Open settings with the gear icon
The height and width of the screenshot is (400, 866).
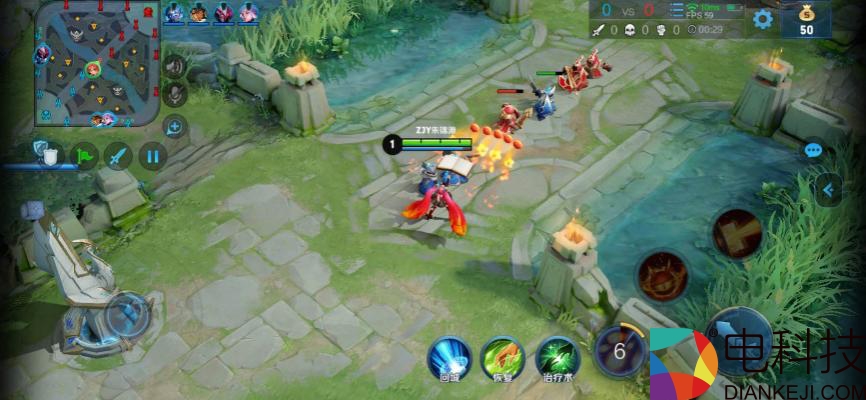[x=763, y=19]
